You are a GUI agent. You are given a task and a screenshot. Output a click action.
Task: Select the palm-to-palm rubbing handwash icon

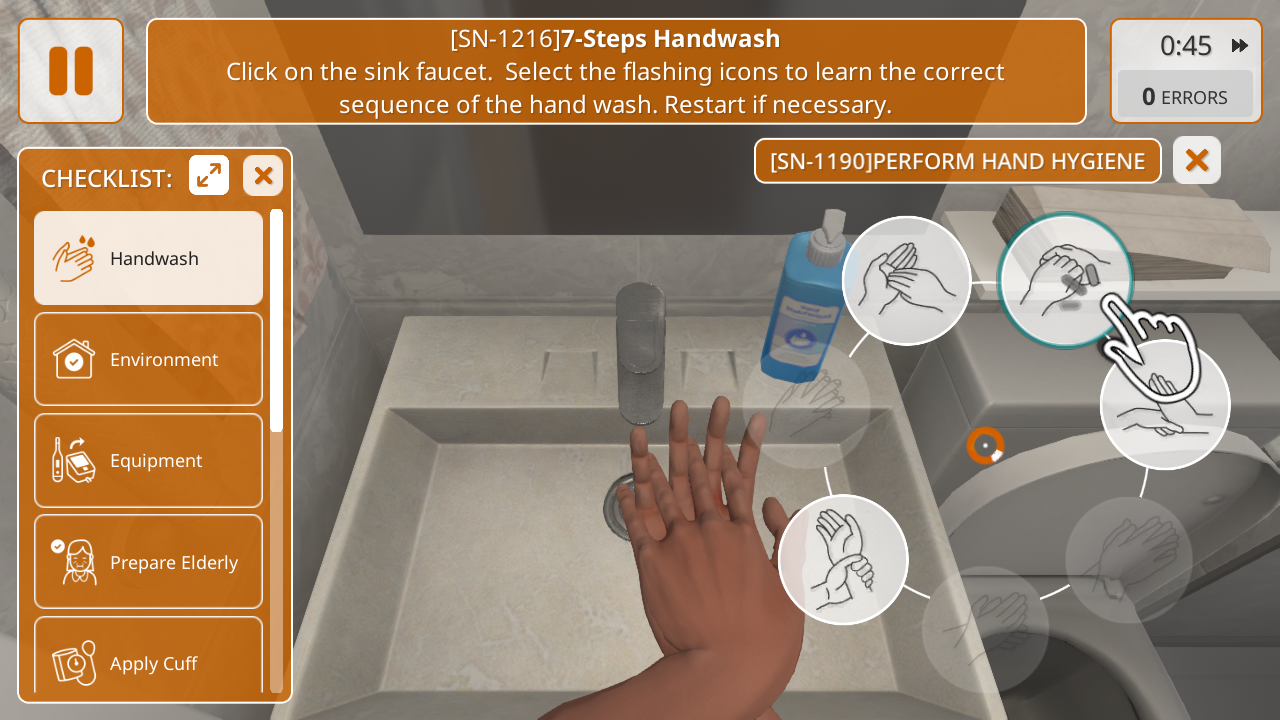pos(906,280)
